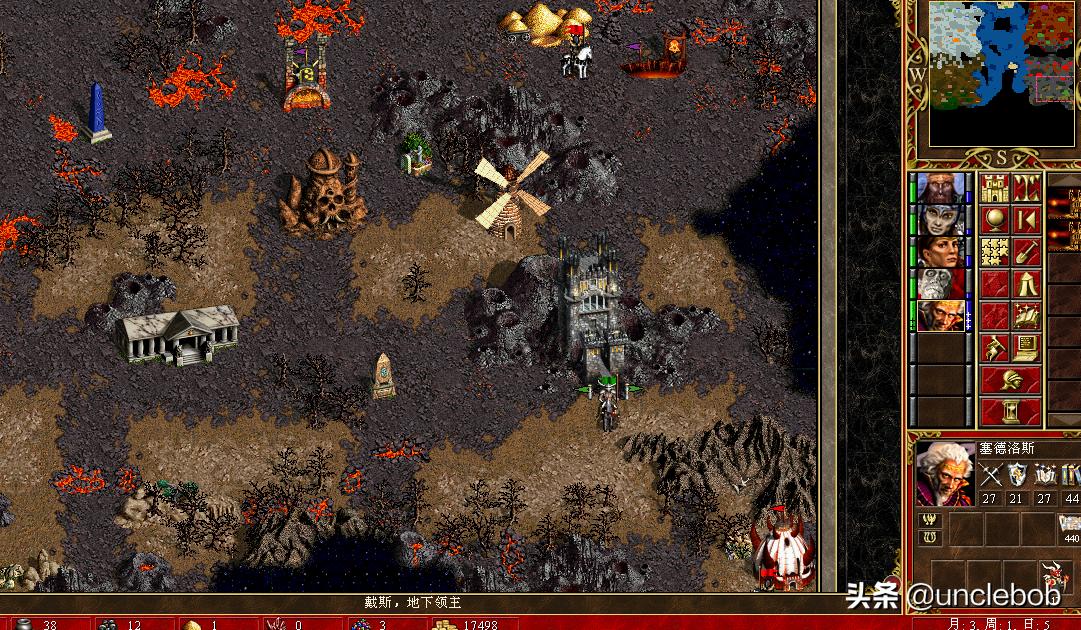Click the large hero portrait in the info panel

pos(943,474)
